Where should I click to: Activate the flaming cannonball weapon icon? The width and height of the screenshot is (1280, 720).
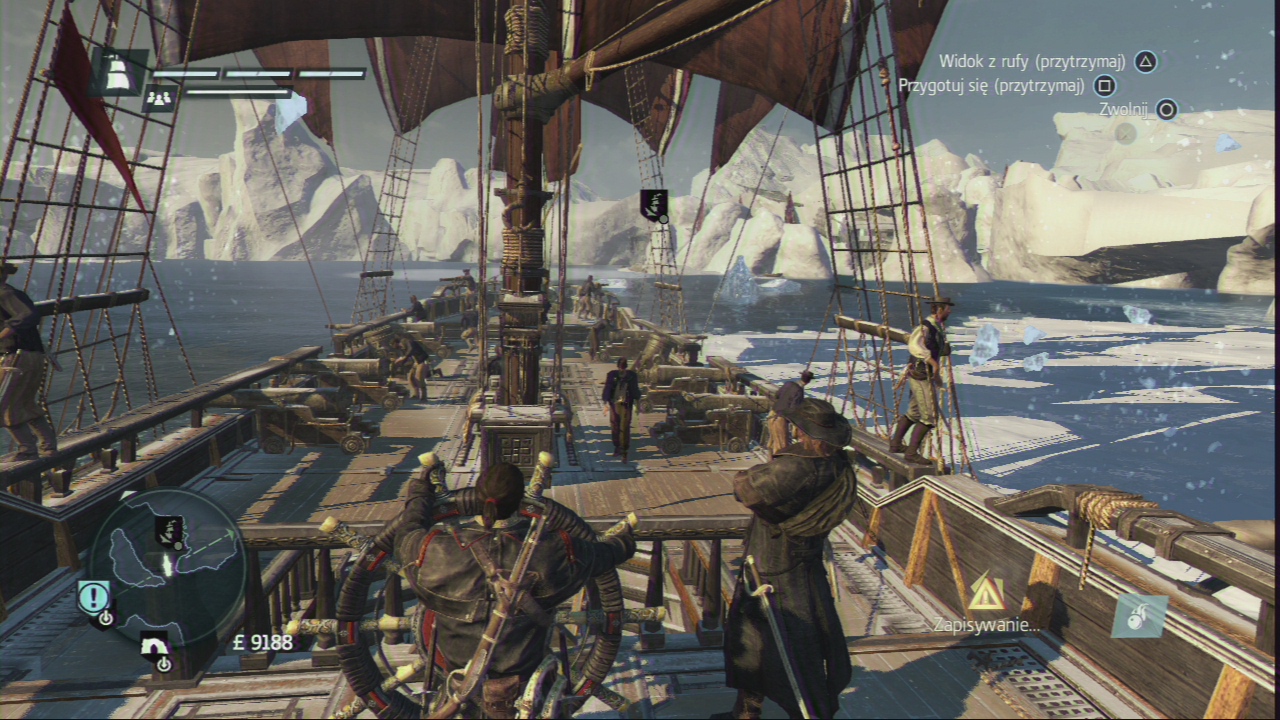click(x=1139, y=615)
